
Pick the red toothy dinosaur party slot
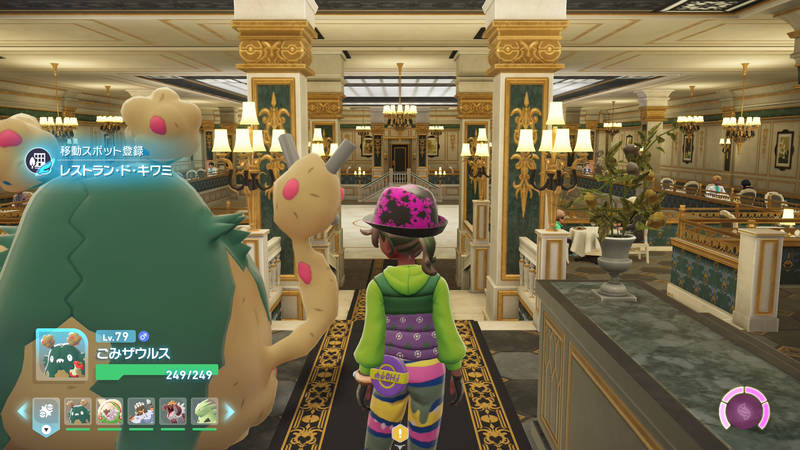tap(173, 411)
